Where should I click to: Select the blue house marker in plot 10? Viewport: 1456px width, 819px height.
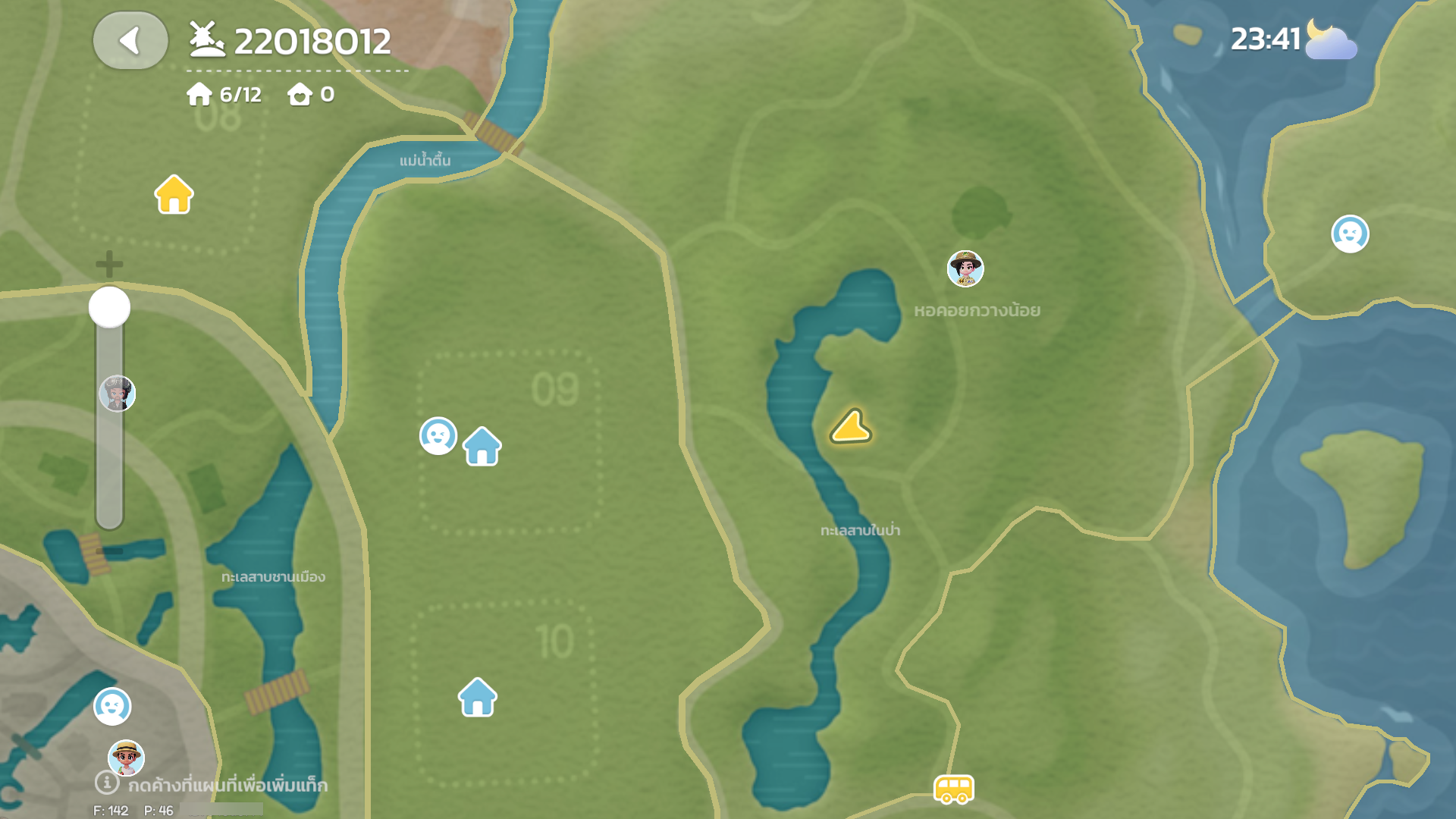(x=478, y=697)
